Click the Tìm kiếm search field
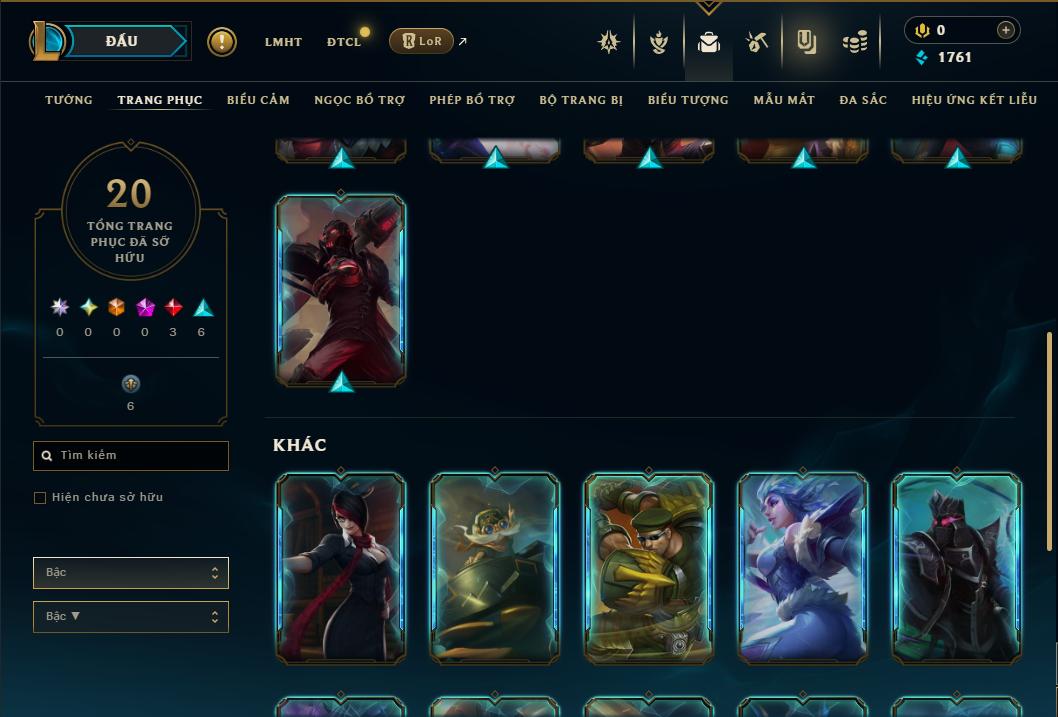This screenshot has width=1058, height=717. [131, 456]
